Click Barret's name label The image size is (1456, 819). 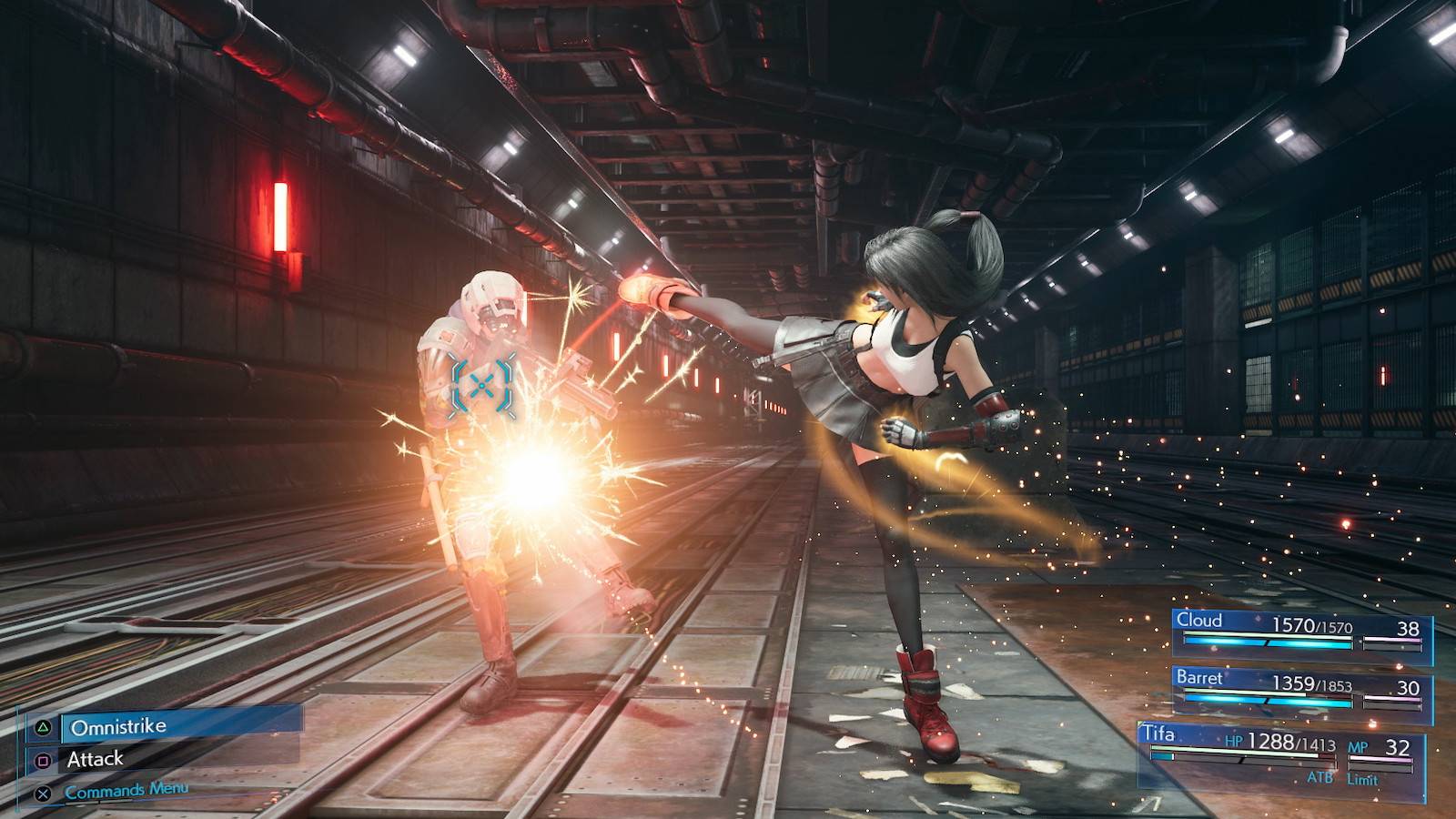pyautogui.click(x=1201, y=678)
